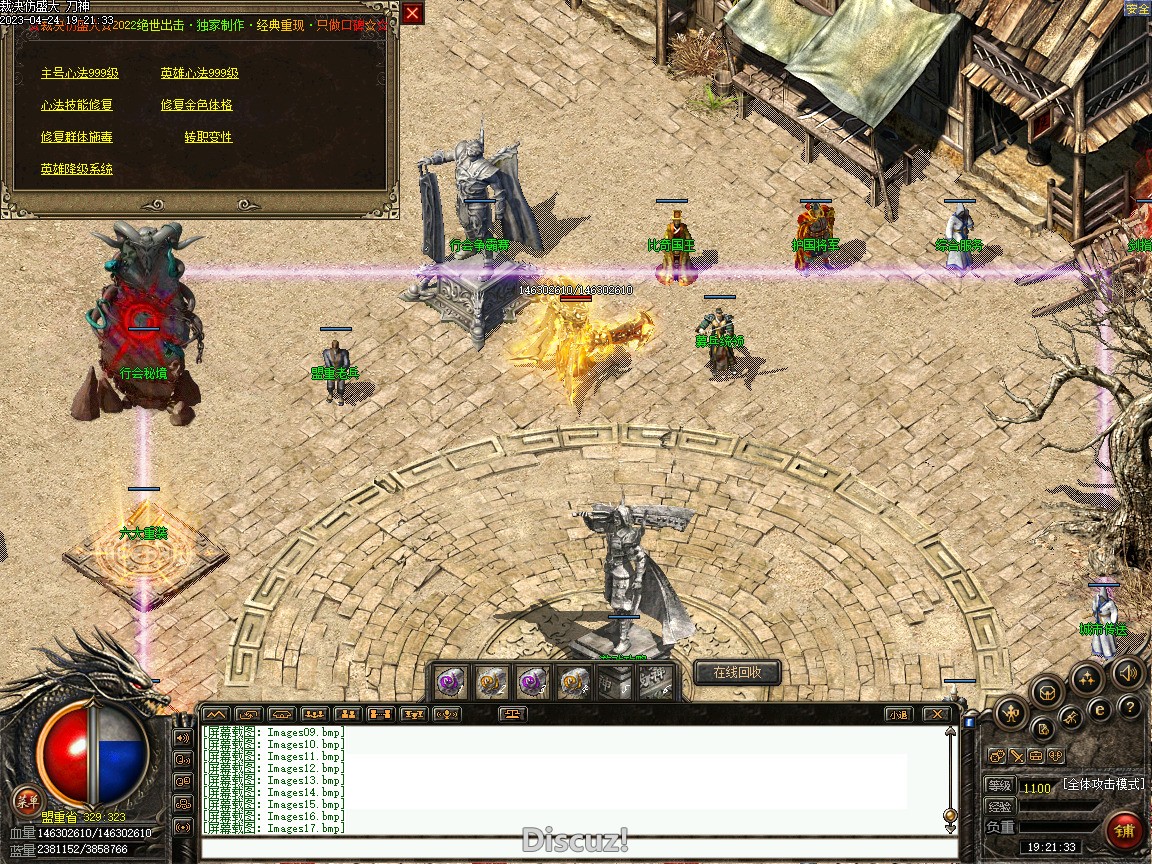1152x864 pixels.
Task: Toggle sound with the speaker icon
Action: [x=1128, y=672]
